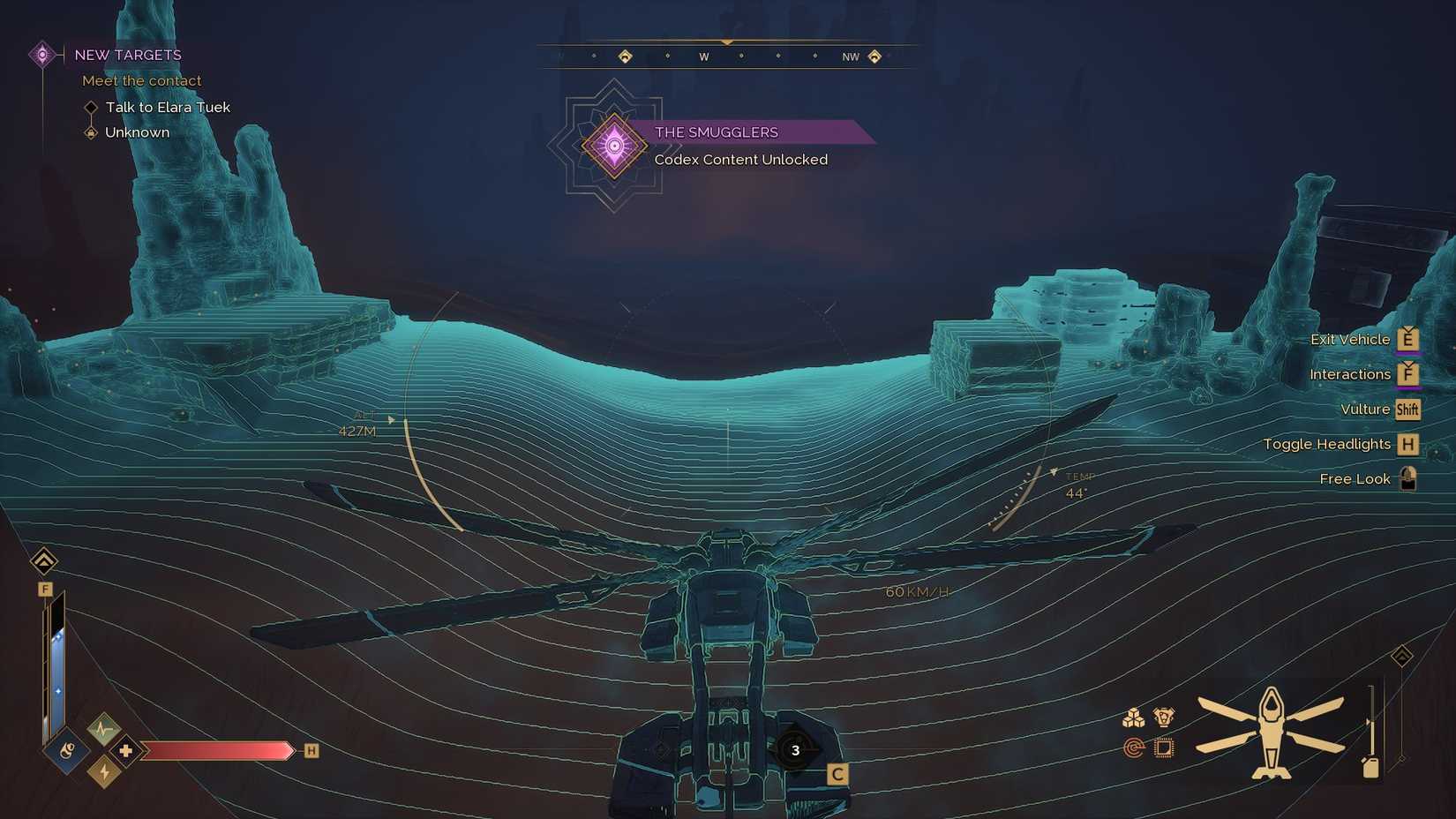Click the radar scan icon beside the ornithopter

point(1134,747)
